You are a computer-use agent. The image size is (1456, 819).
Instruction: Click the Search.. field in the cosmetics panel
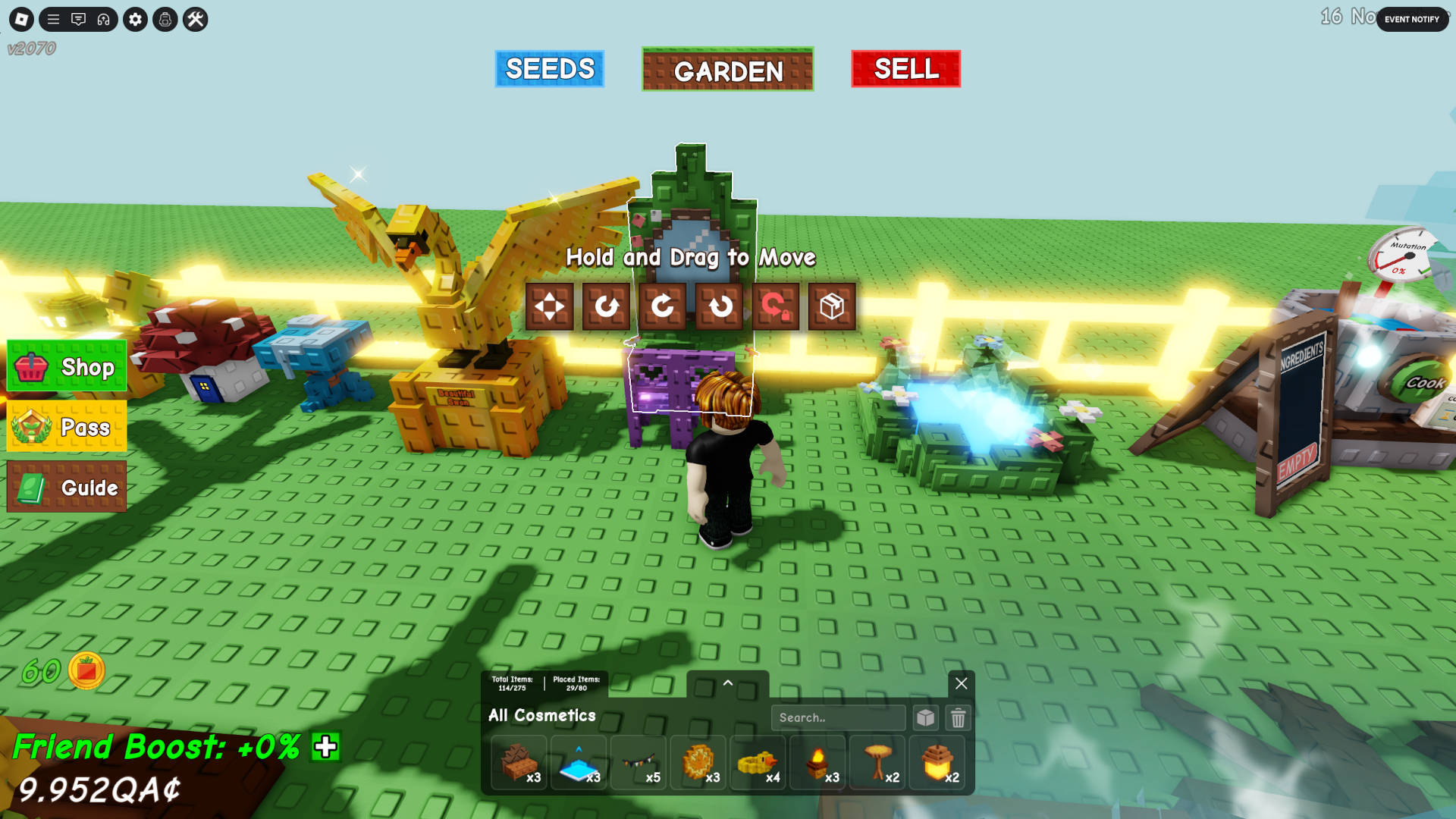[x=838, y=717]
